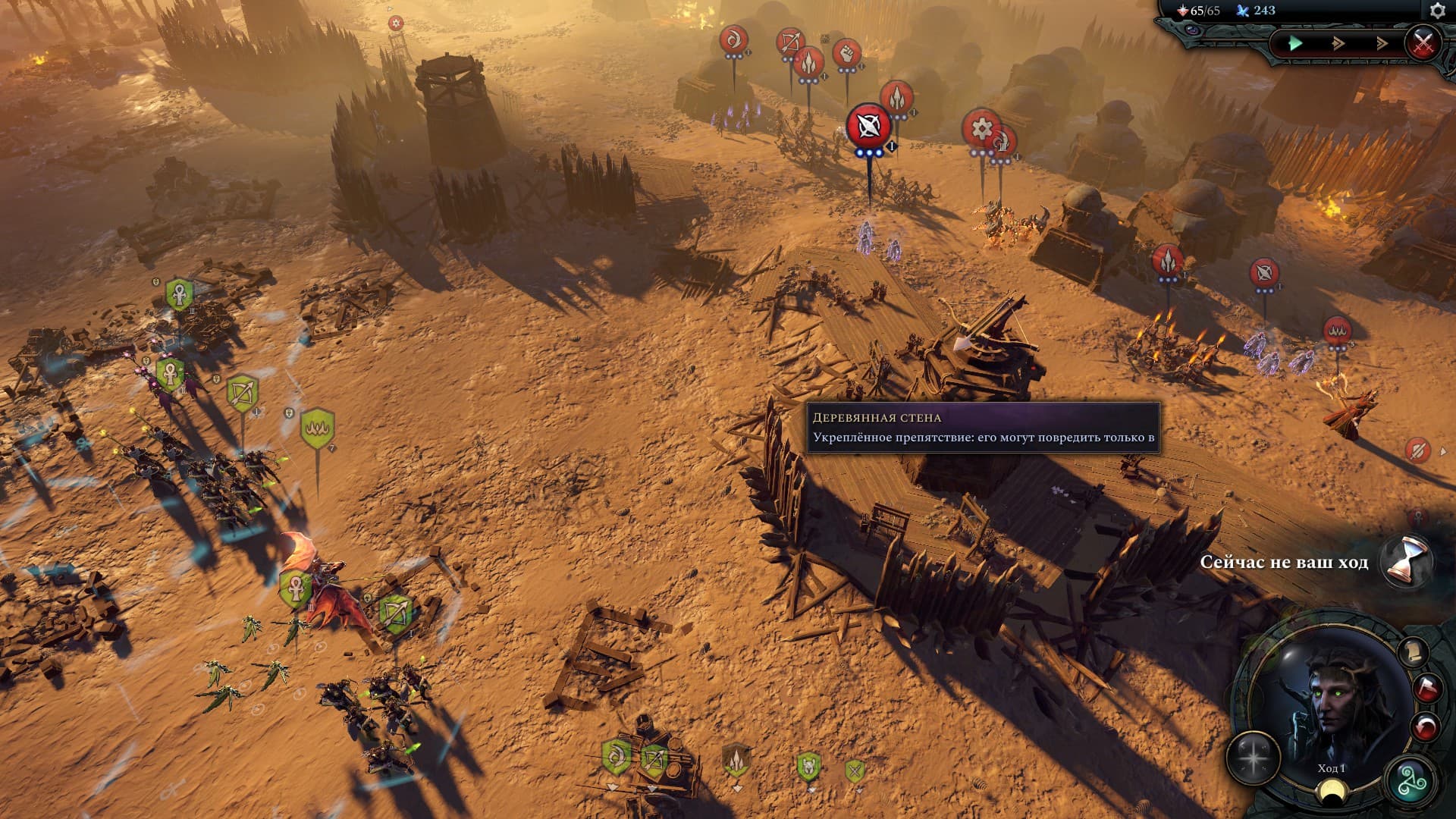Select the green horned-helmet ally marker

tap(808, 767)
